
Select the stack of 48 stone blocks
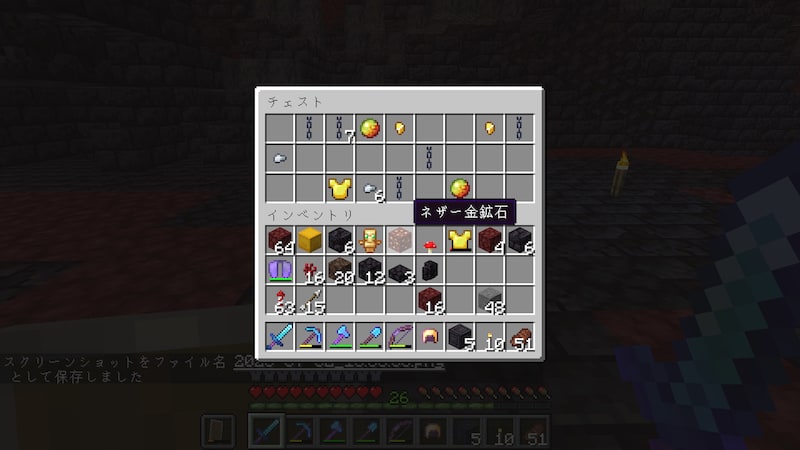click(x=490, y=300)
